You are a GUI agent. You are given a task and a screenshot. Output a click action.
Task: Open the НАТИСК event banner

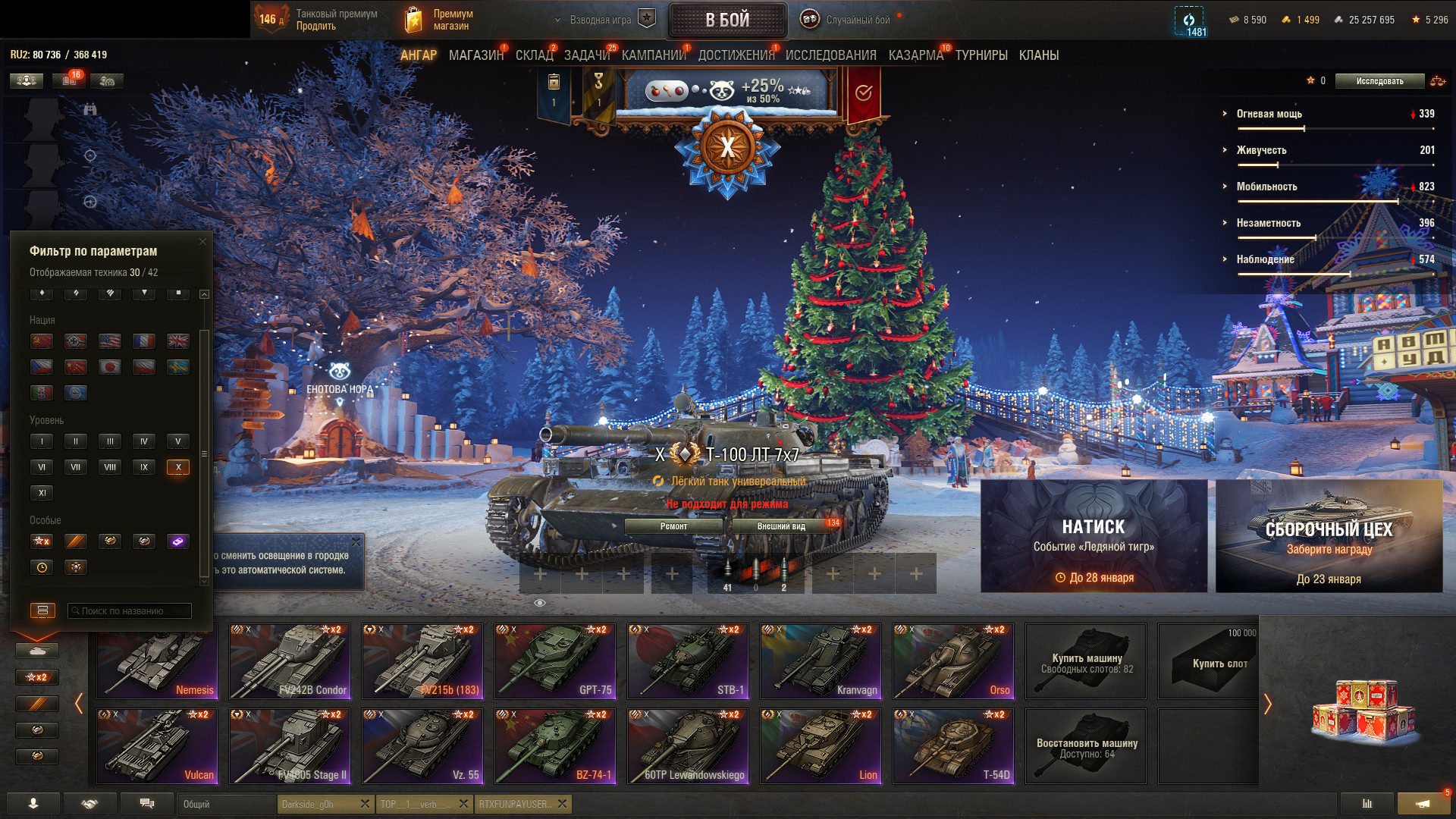tap(1094, 535)
